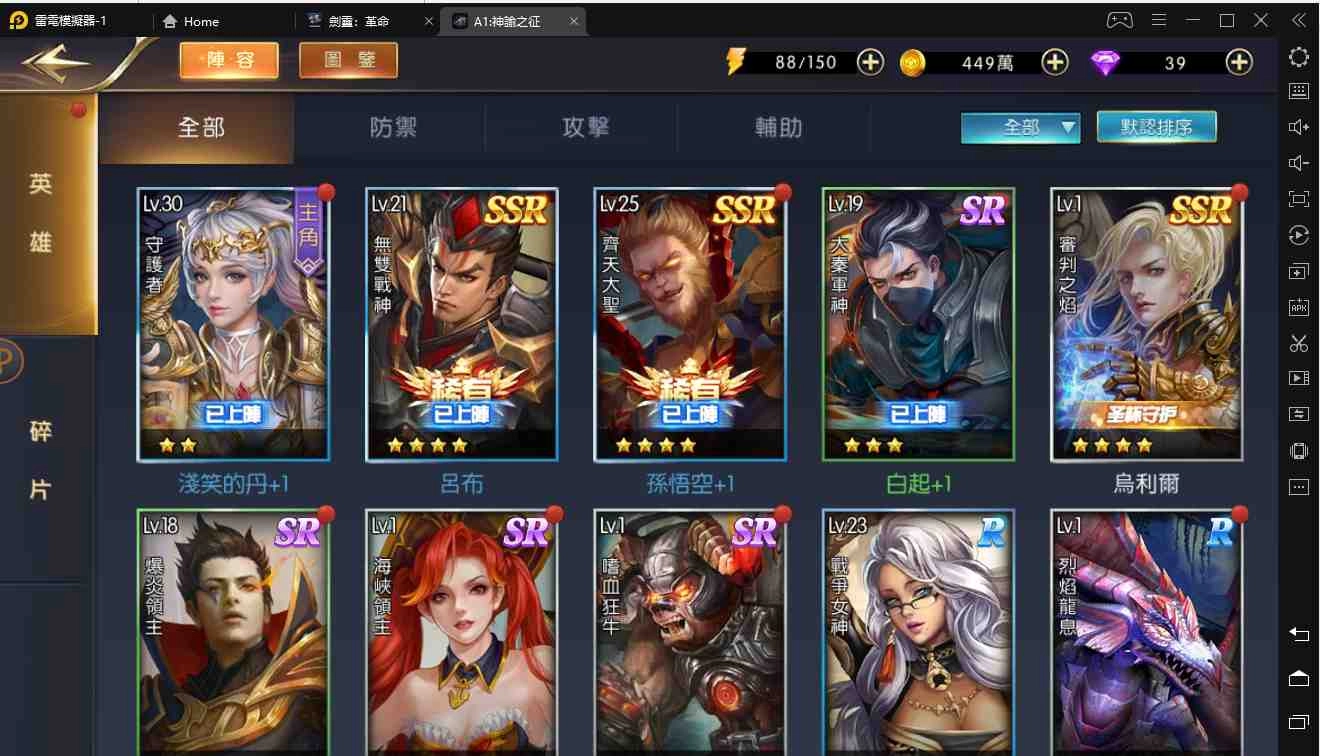Open LDPlayer settings gear icon
The image size is (1320, 756).
pyautogui.click(x=1298, y=57)
